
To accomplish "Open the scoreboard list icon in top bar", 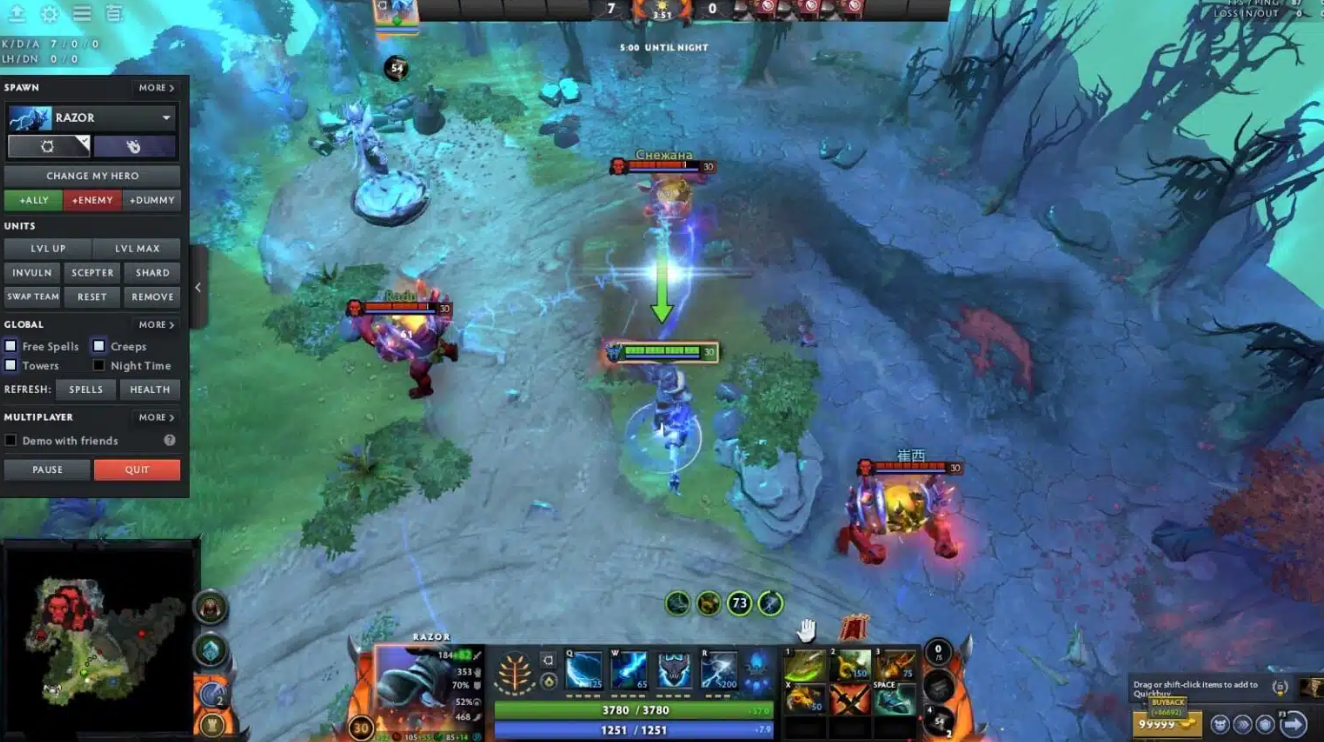I will click(x=112, y=14).
